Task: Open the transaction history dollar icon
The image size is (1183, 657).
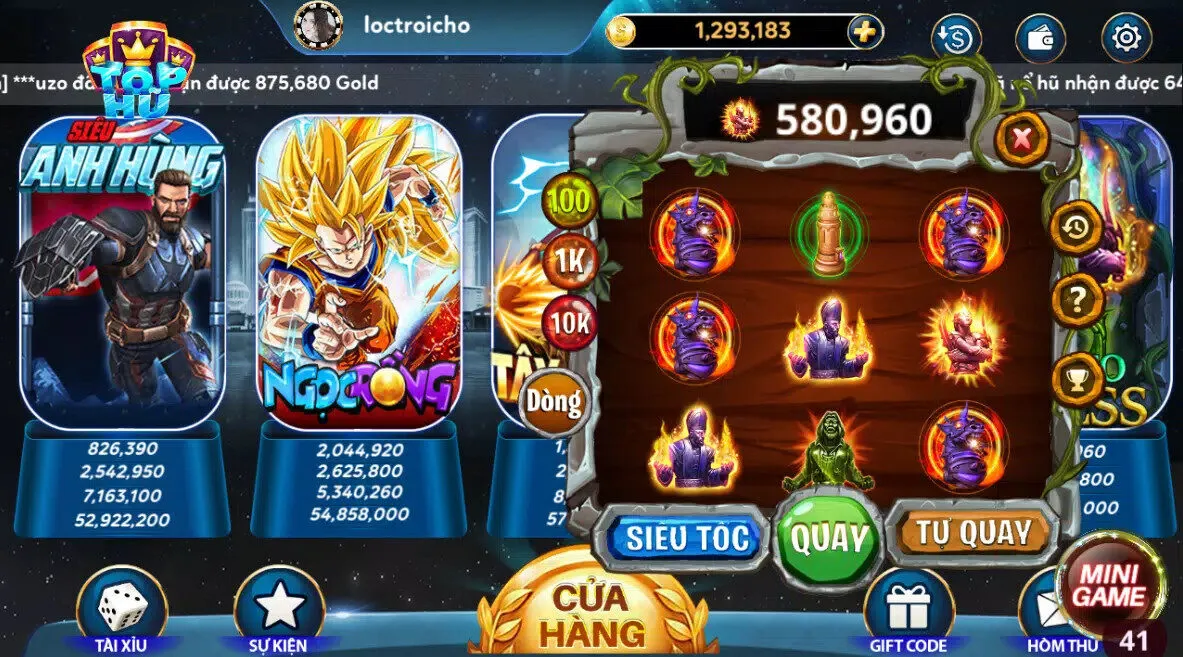Action: click(x=955, y=38)
